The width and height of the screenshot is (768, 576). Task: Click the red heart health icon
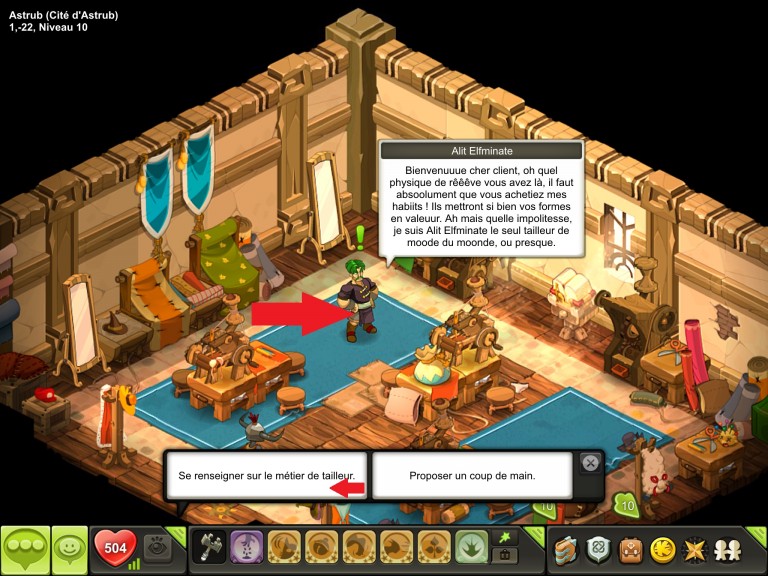tap(115, 548)
